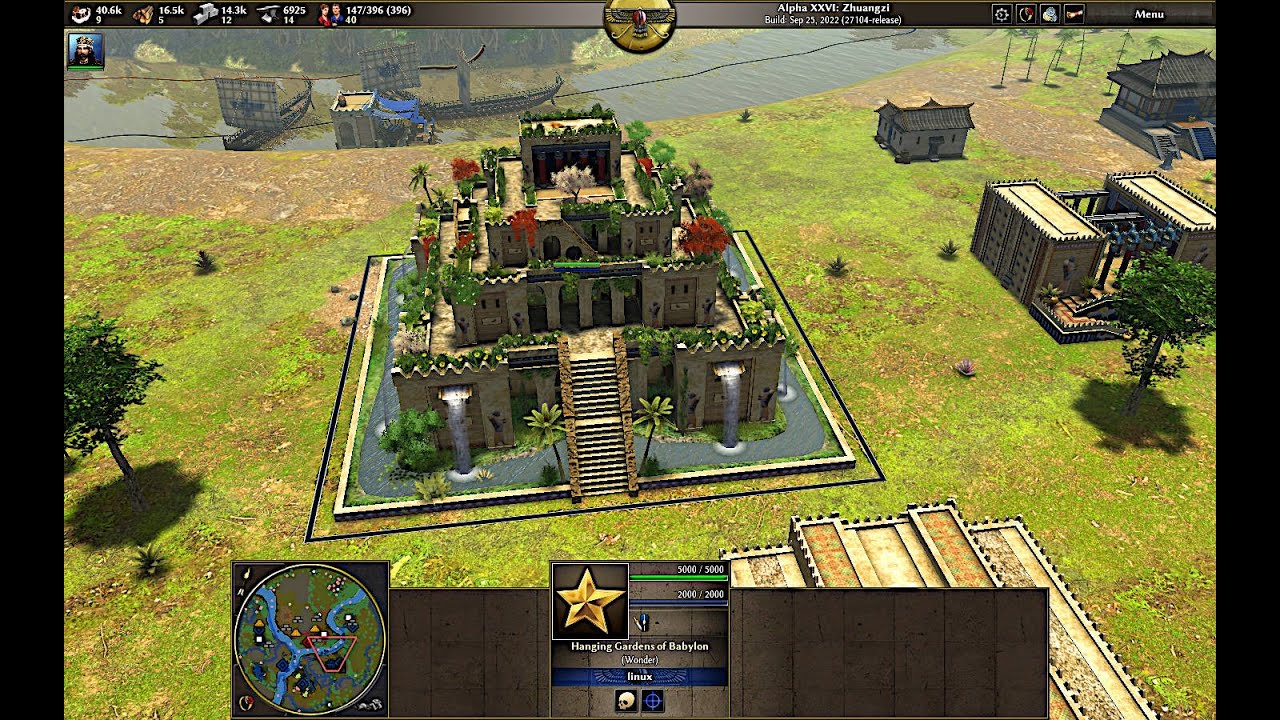This screenshot has height=720, width=1280.
Task: Click the wood logs resource icon
Action: tap(143, 14)
